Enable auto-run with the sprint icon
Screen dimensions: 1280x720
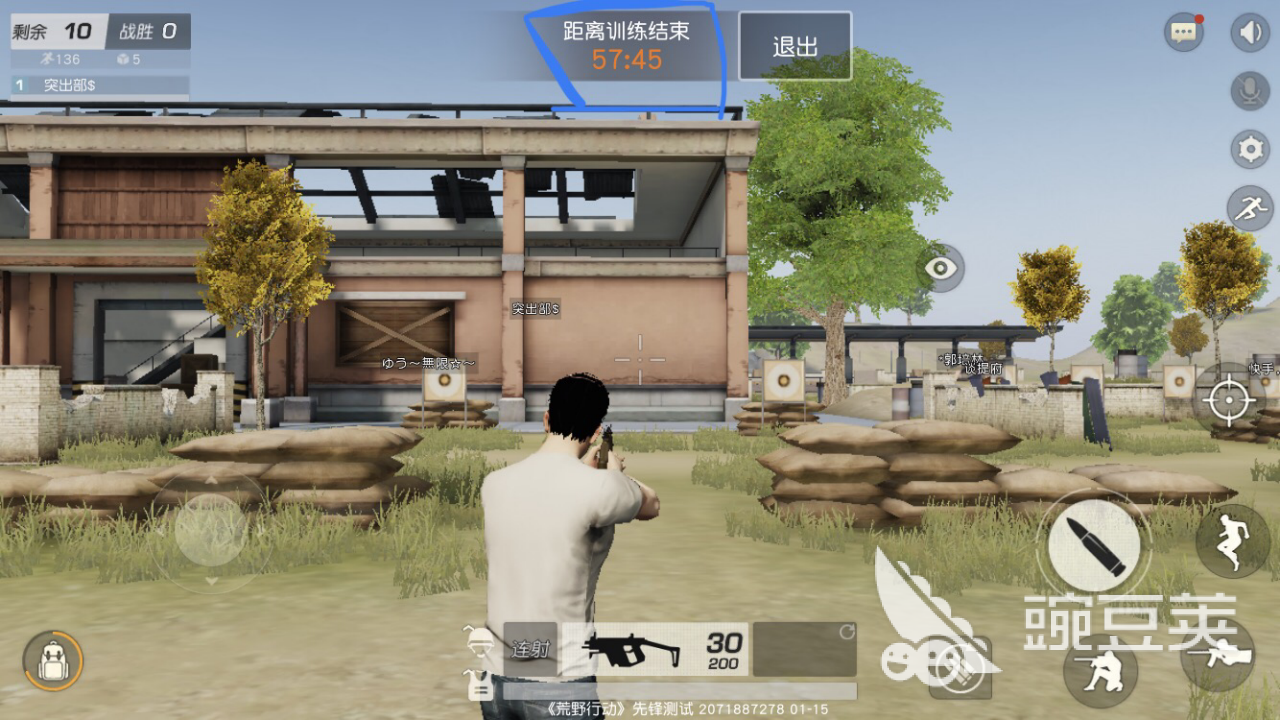tap(1248, 209)
